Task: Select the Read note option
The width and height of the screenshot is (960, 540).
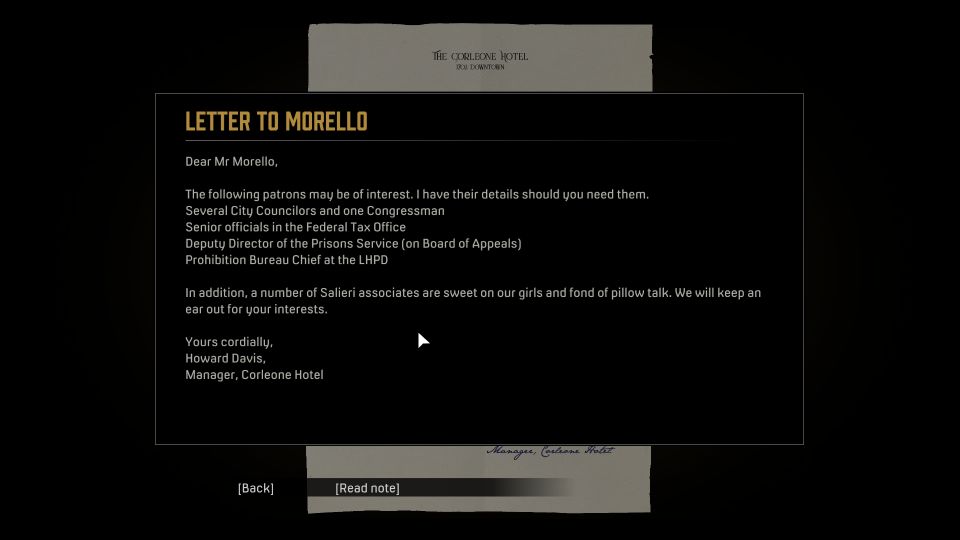Action: [x=367, y=488]
